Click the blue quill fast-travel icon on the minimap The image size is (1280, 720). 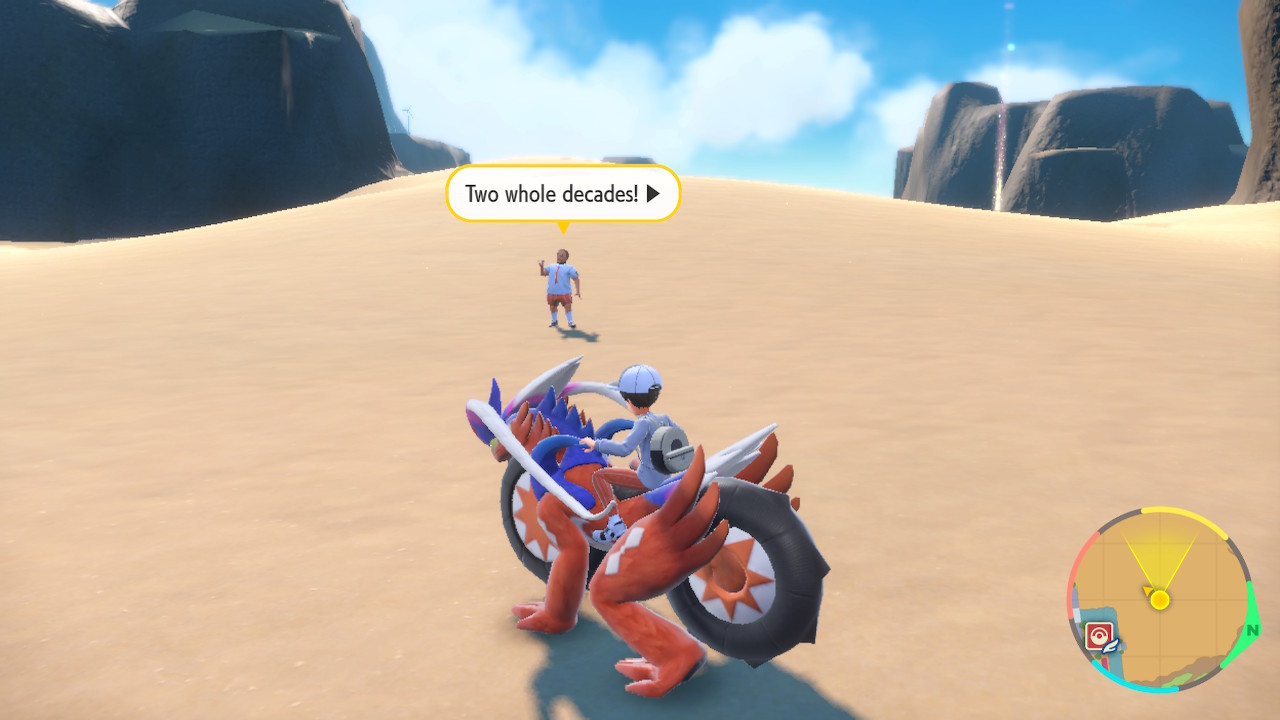pos(1111,644)
